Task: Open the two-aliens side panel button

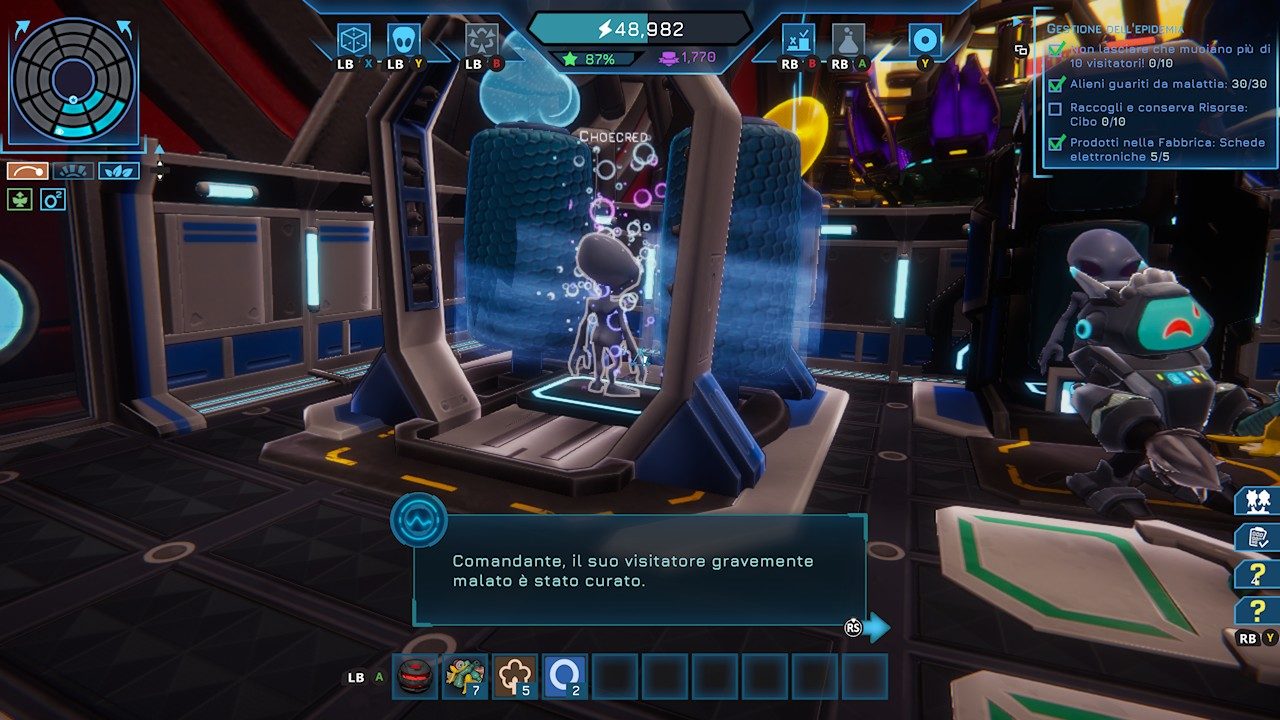Action: (1258, 501)
